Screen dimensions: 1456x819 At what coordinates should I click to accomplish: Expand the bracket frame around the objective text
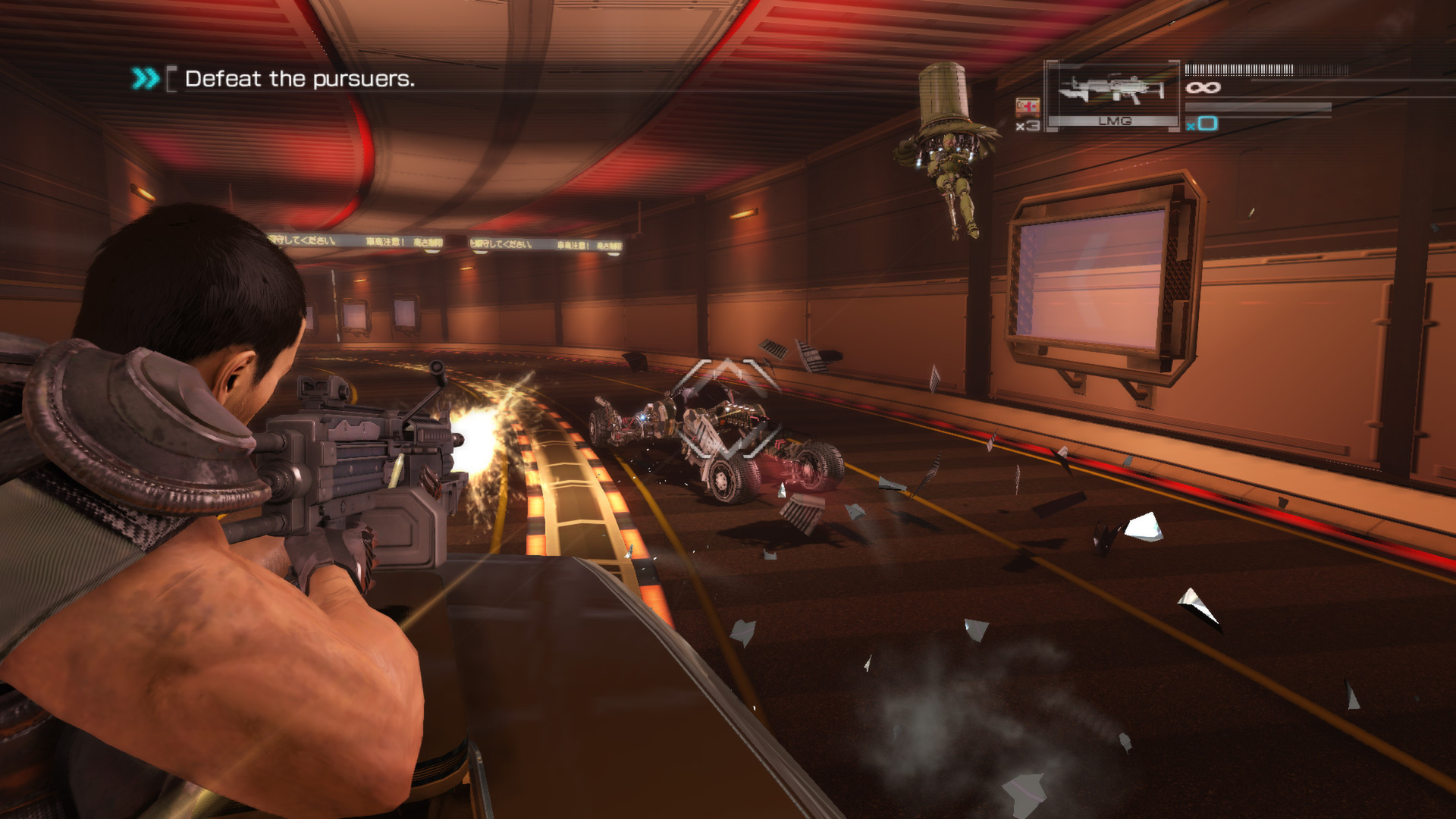pyautogui.click(x=173, y=78)
